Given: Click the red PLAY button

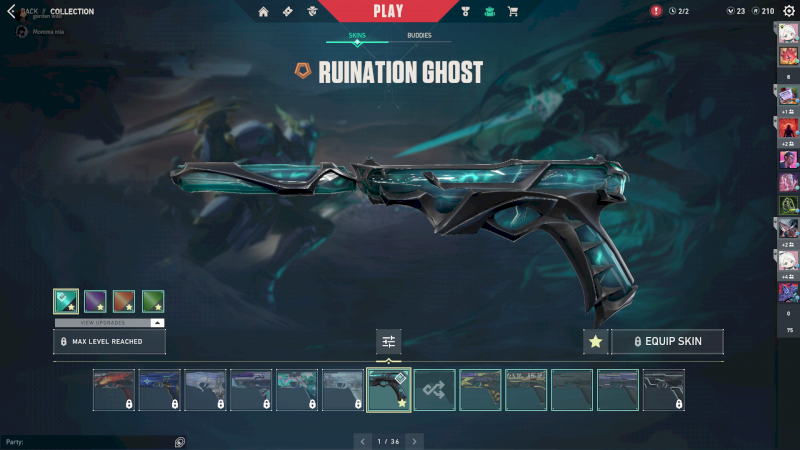Looking at the screenshot, I should (387, 11).
